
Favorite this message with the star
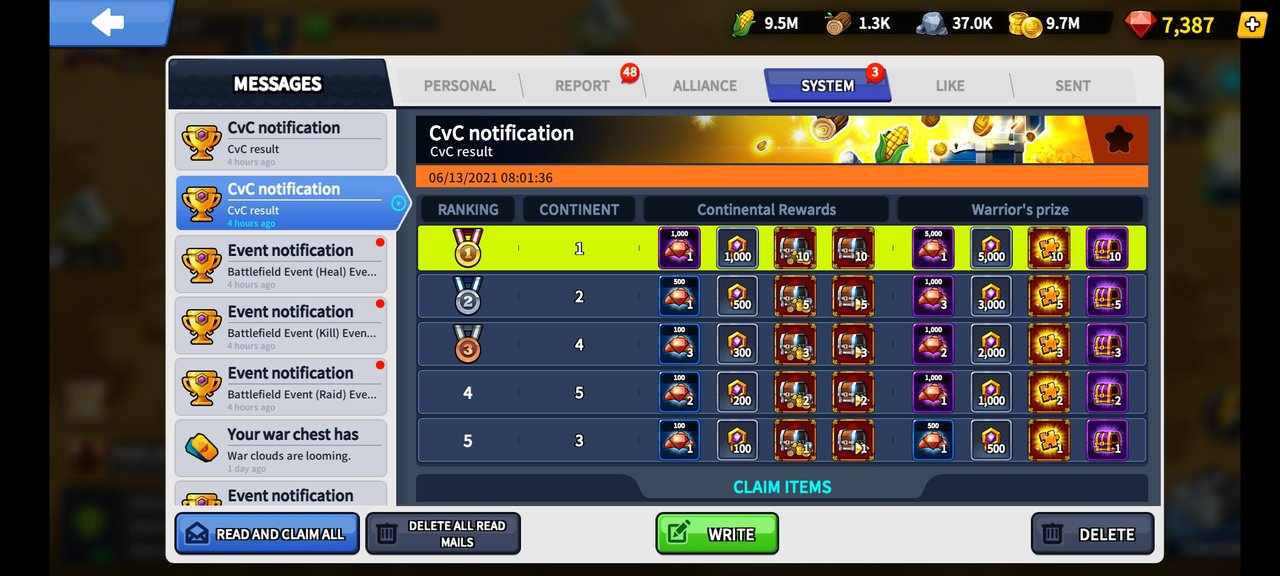pos(1118,140)
